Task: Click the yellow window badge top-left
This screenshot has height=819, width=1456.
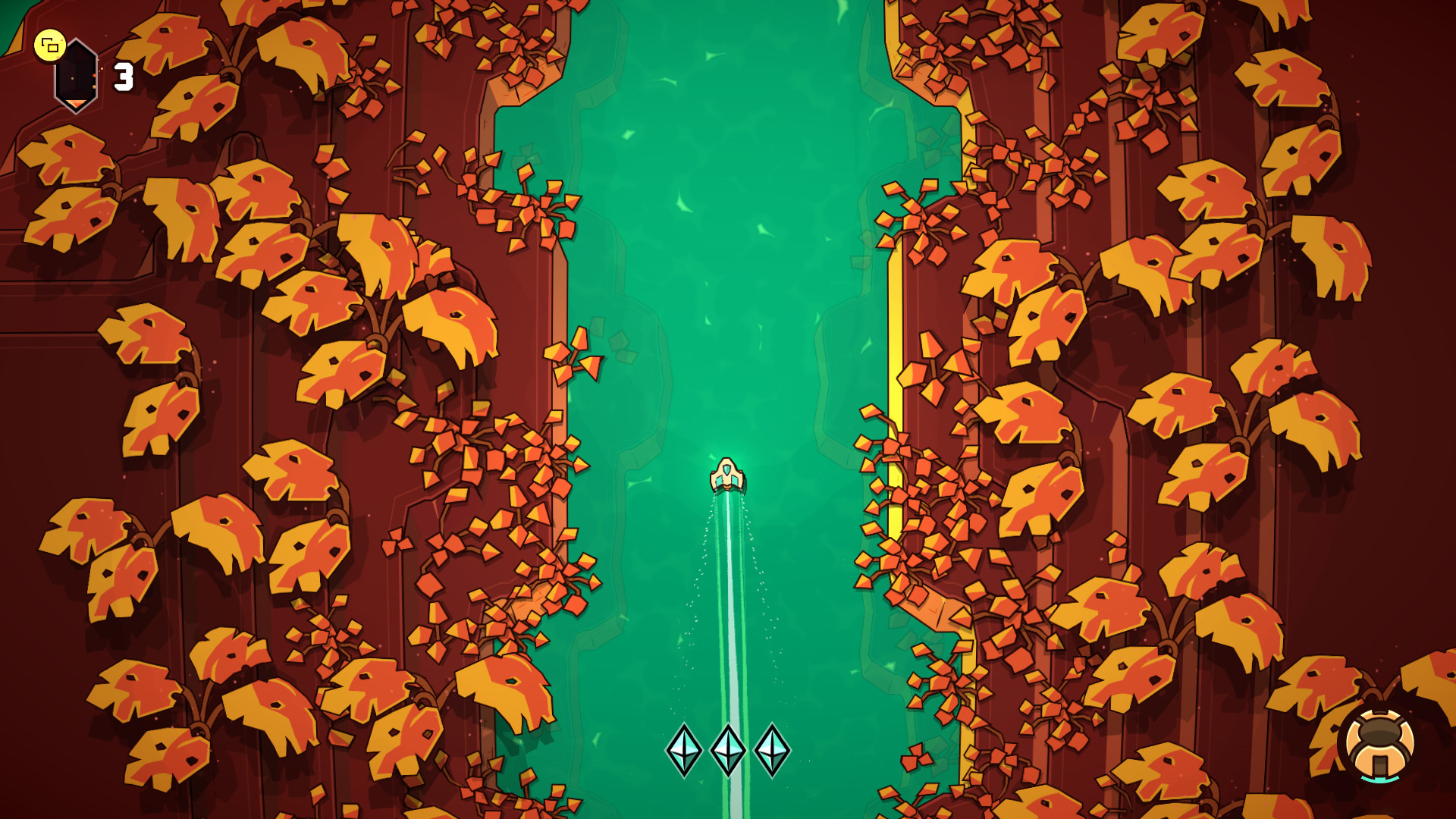Action: pos(51,45)
